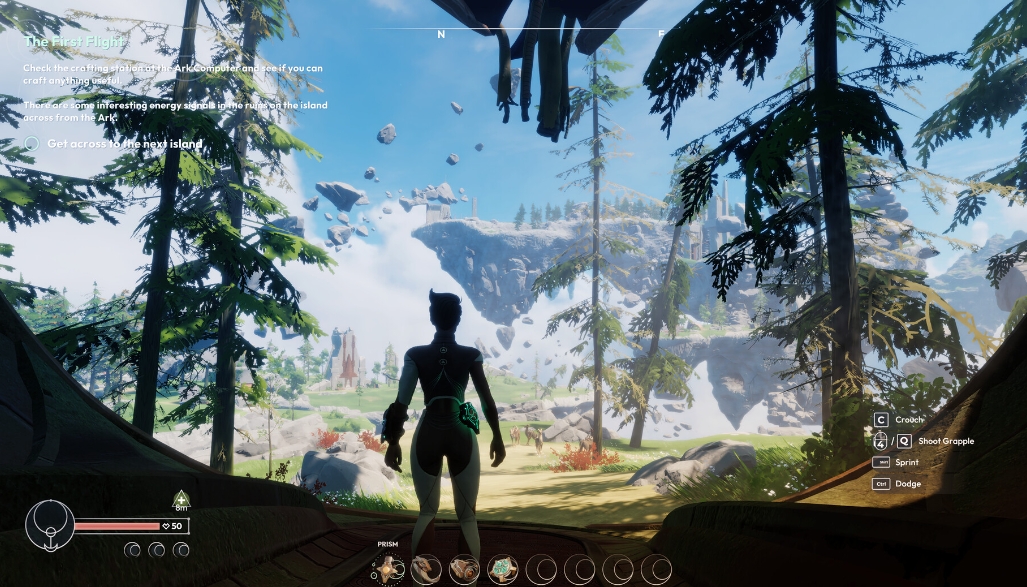Select the Prism hotbar slot
The image size is (1027, 587).
[x=388, y=569]
